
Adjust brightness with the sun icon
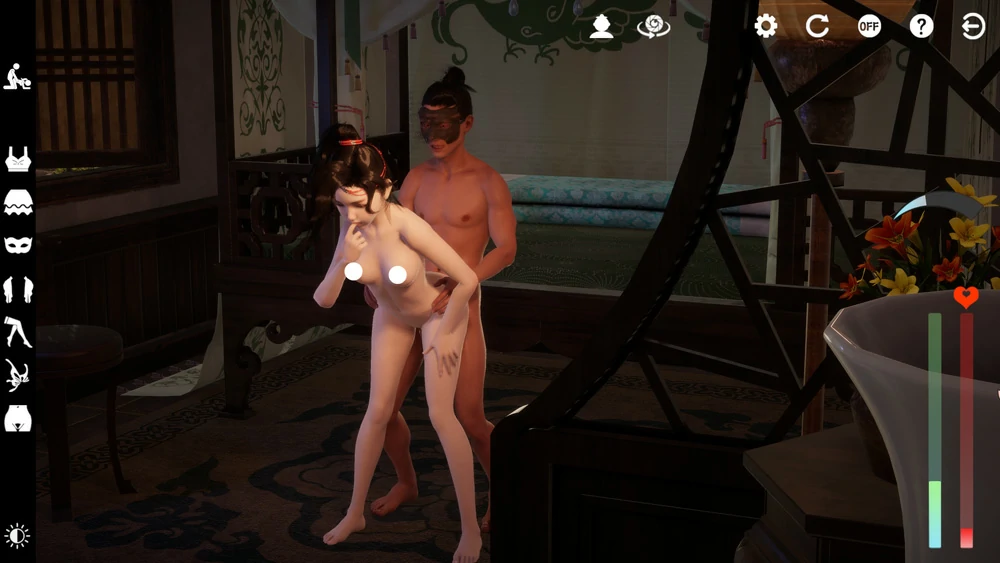pos(17,536)
